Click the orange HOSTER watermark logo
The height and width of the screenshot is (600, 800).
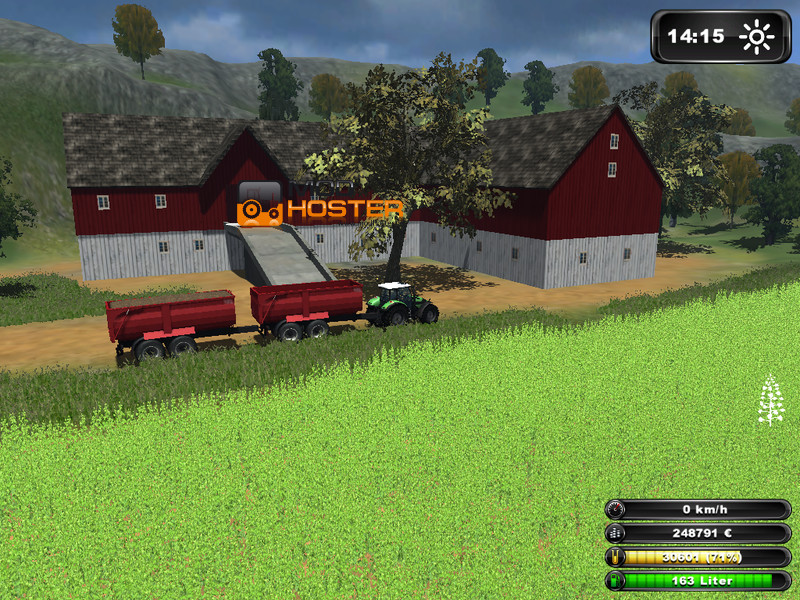click(x=321, y=208)
